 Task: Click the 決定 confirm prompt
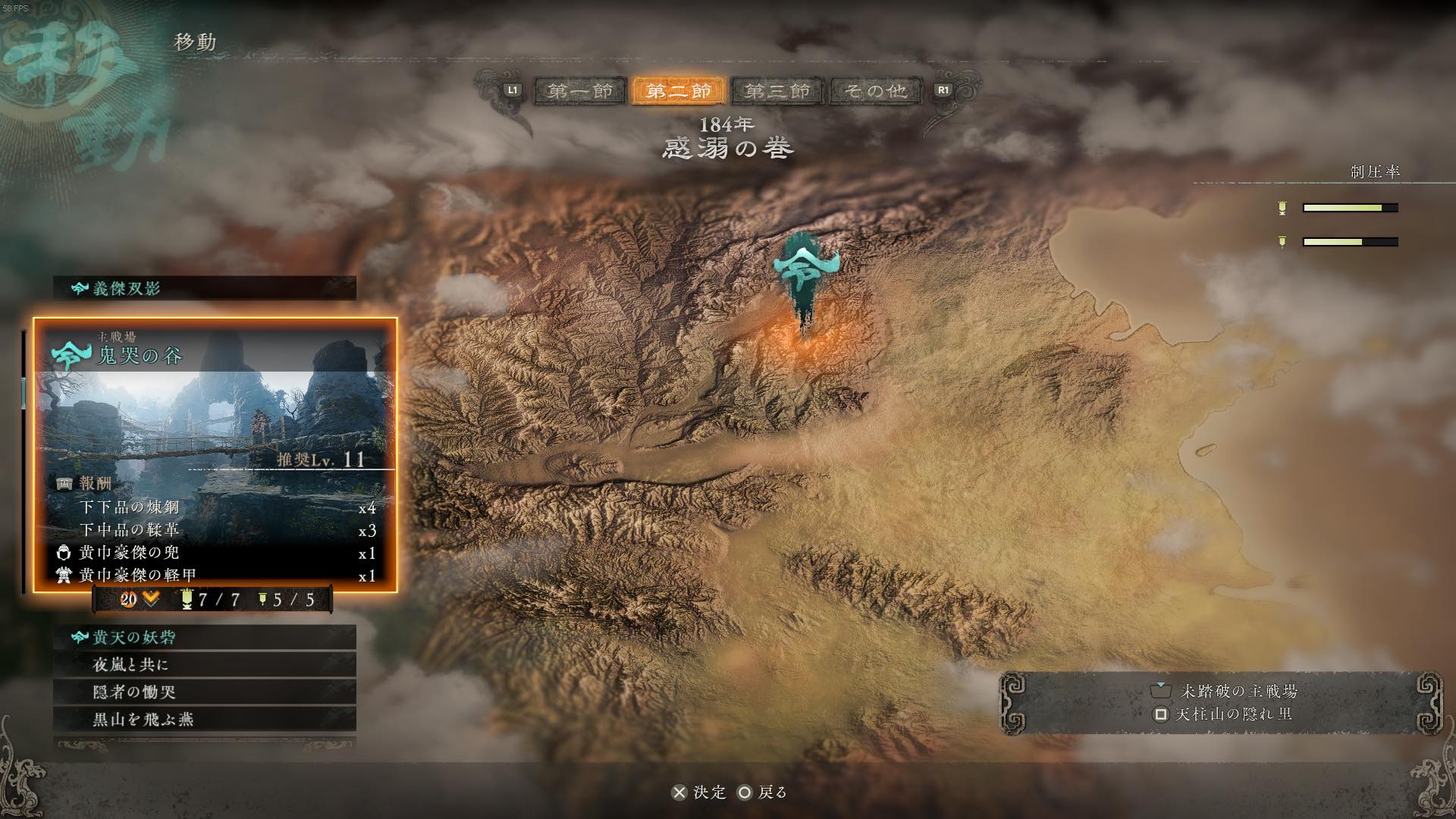(699, 792)
